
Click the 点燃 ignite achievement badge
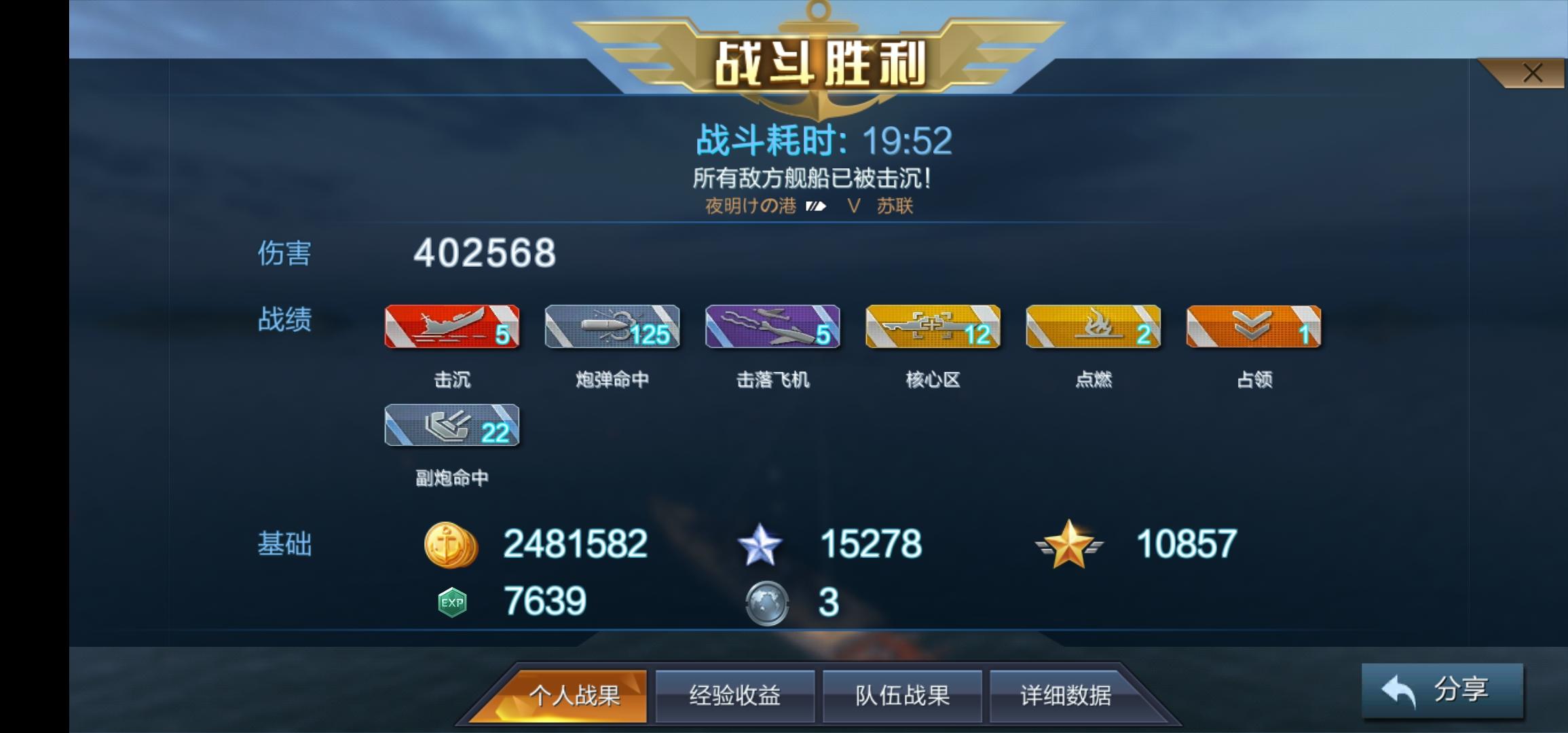(x=1093, y=328)
